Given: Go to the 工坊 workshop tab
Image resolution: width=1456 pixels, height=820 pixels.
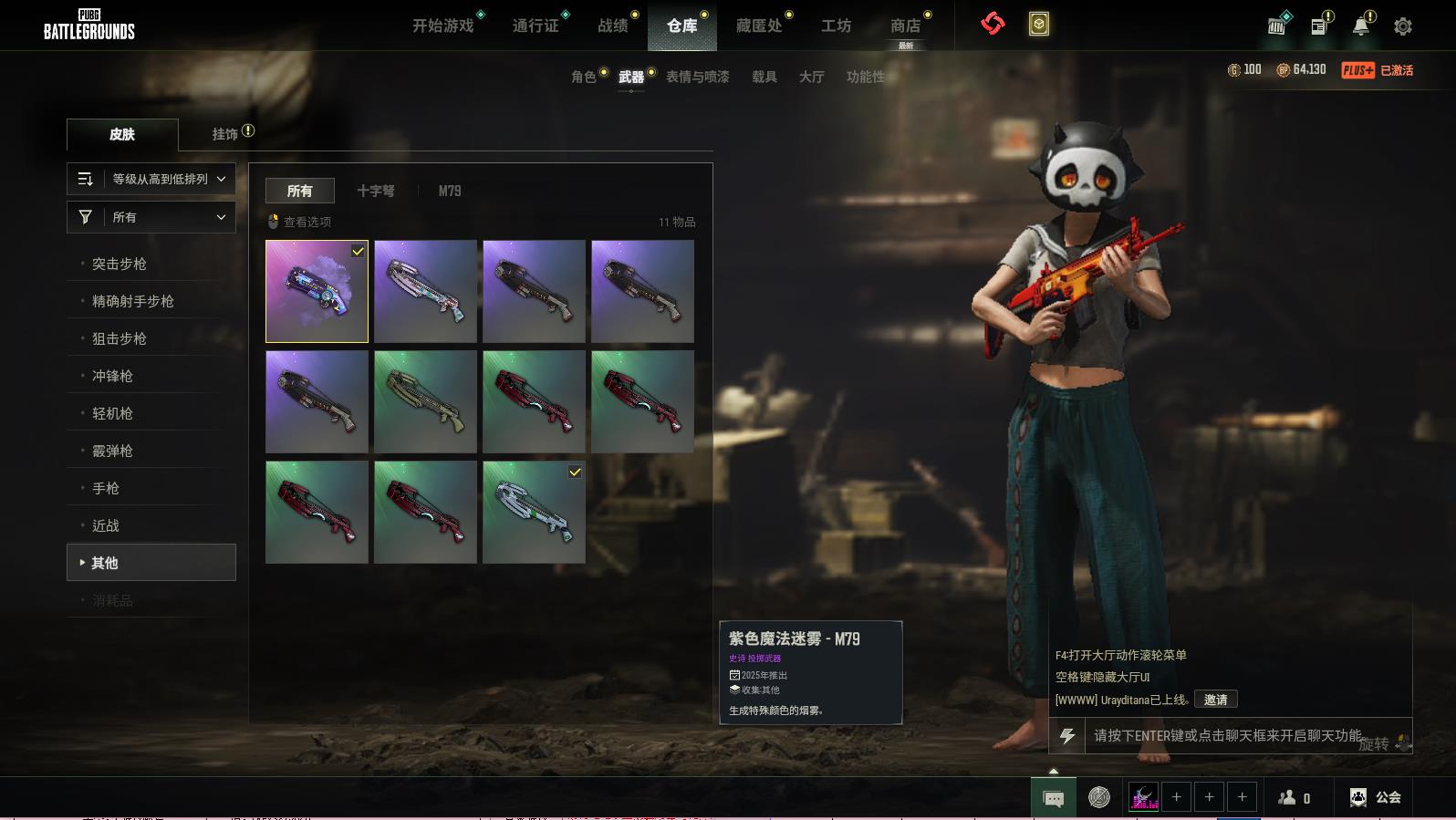Looking at the screenshot, I should click(836, 26).
